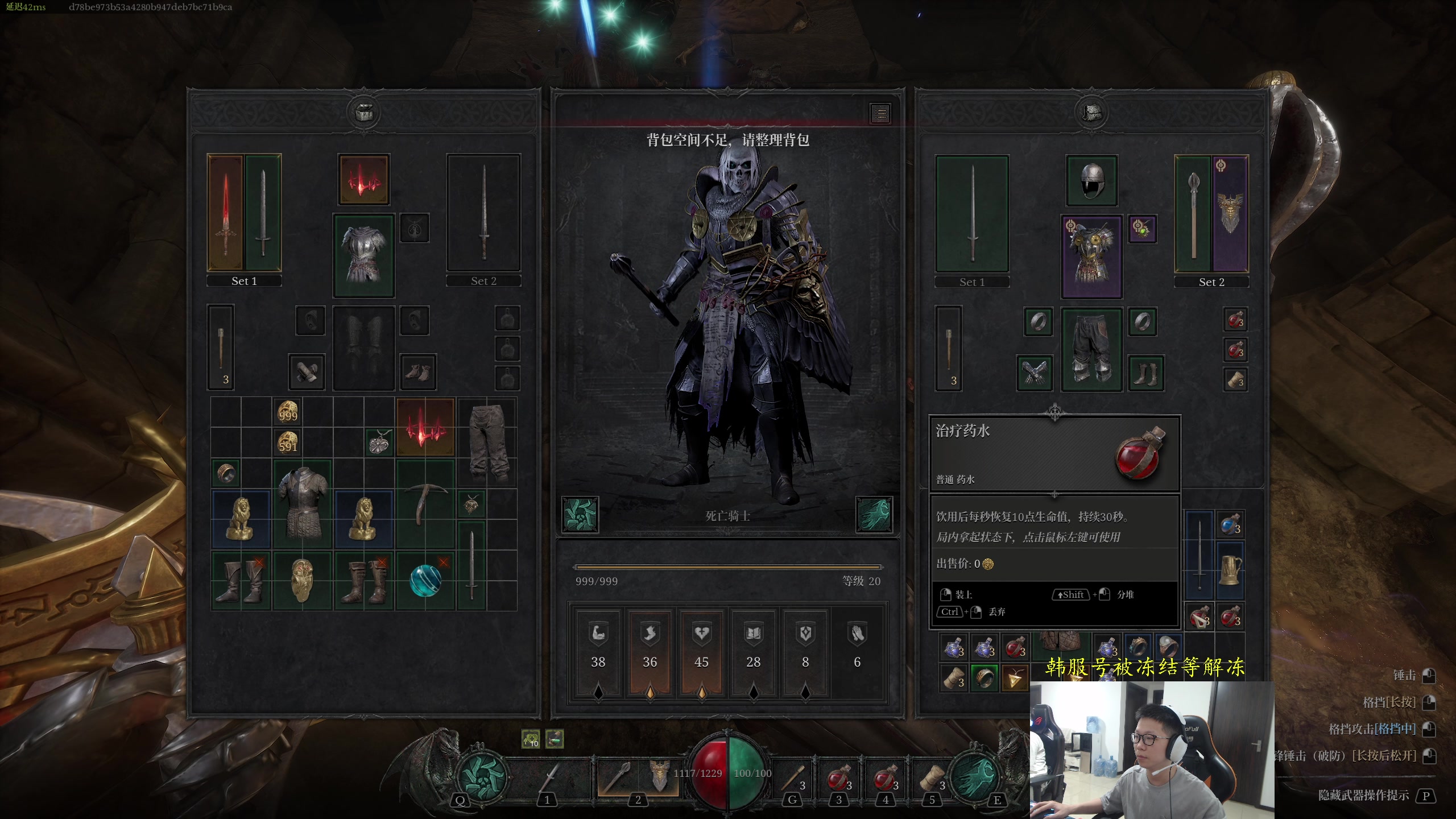Choose the golden mask item in stash
This screenshot has height=819, width=1456.
pos(301,580)
